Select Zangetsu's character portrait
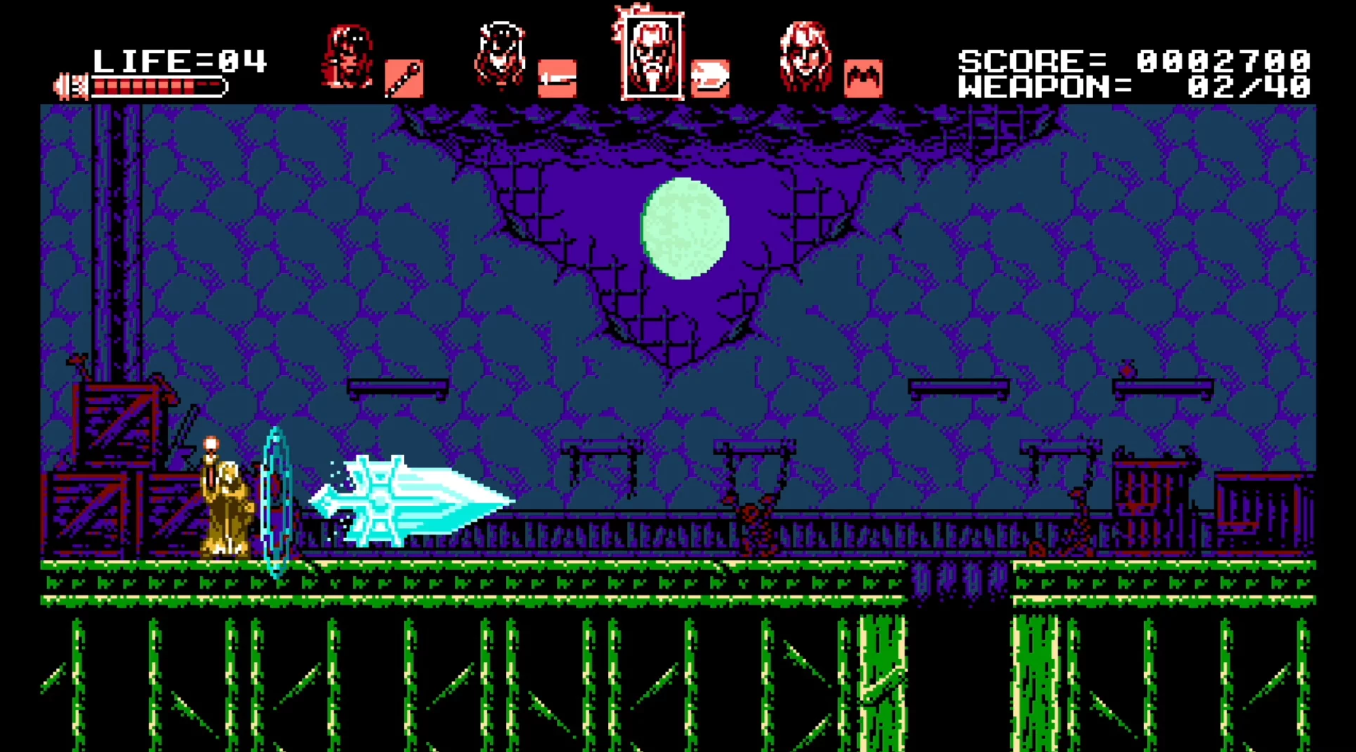Viewport: 1356px width, 752px height. click(347, 57)
